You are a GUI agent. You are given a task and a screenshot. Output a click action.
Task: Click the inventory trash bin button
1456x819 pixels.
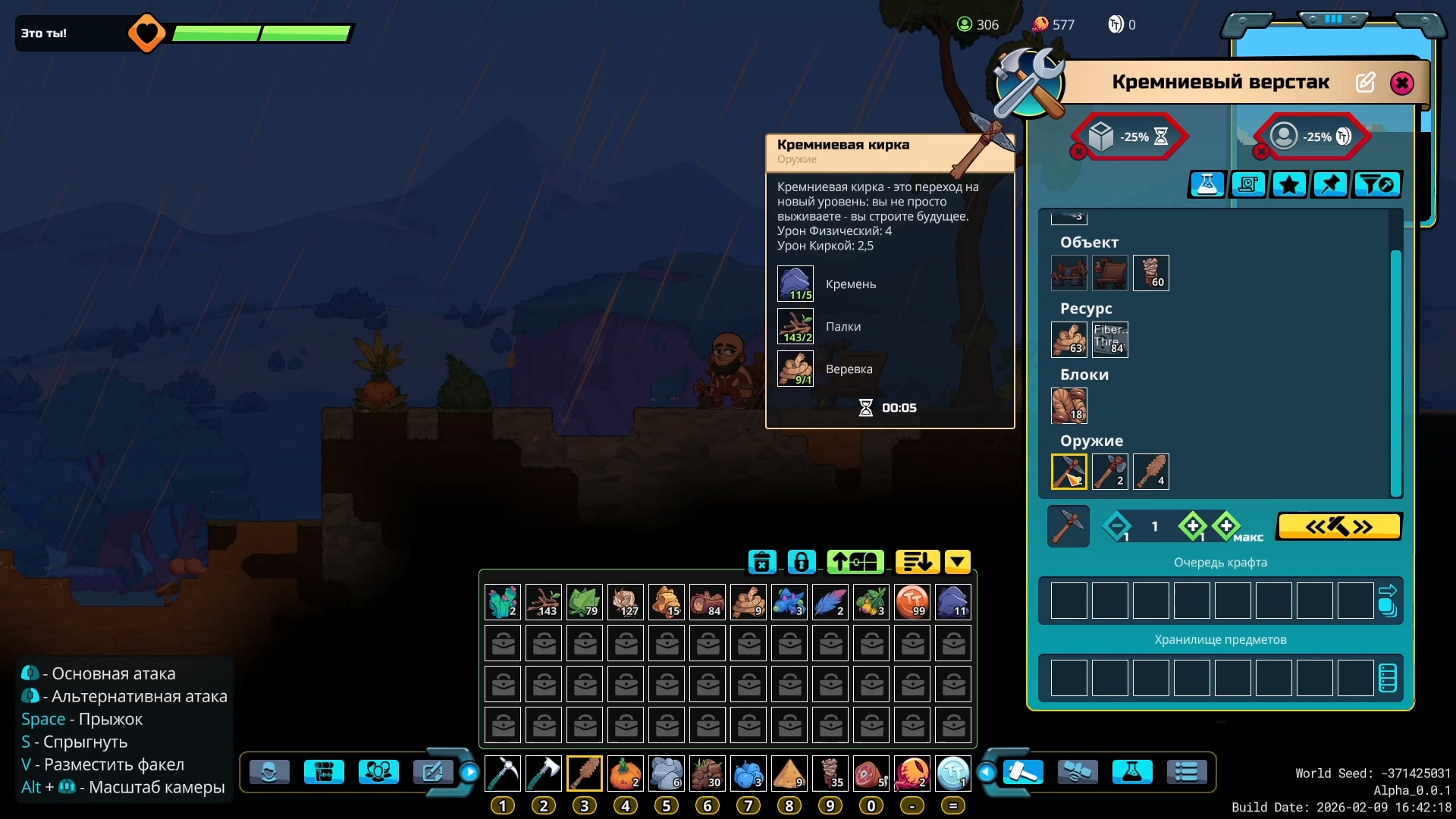click(x=762, y=562)
